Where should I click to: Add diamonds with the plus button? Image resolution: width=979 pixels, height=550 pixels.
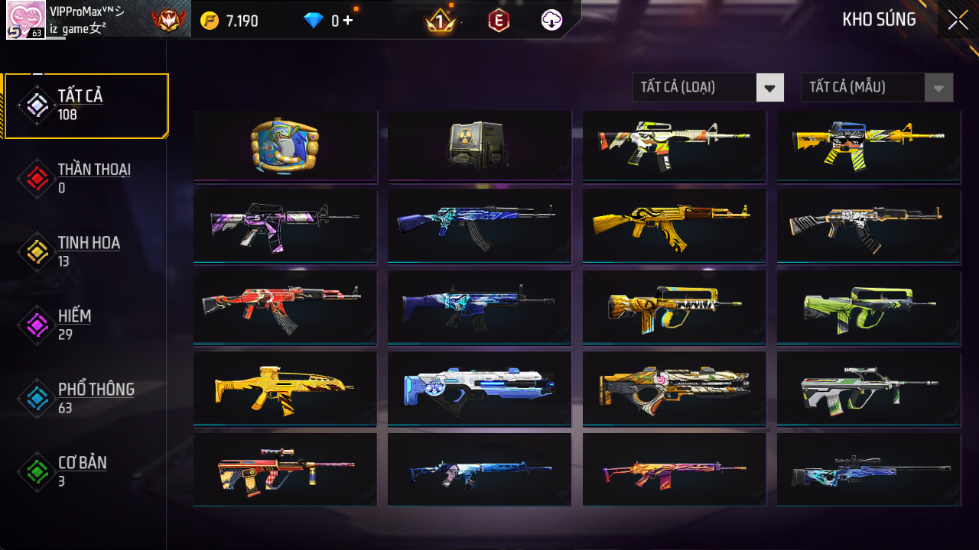pyautogui.click(x=348, y=20)
